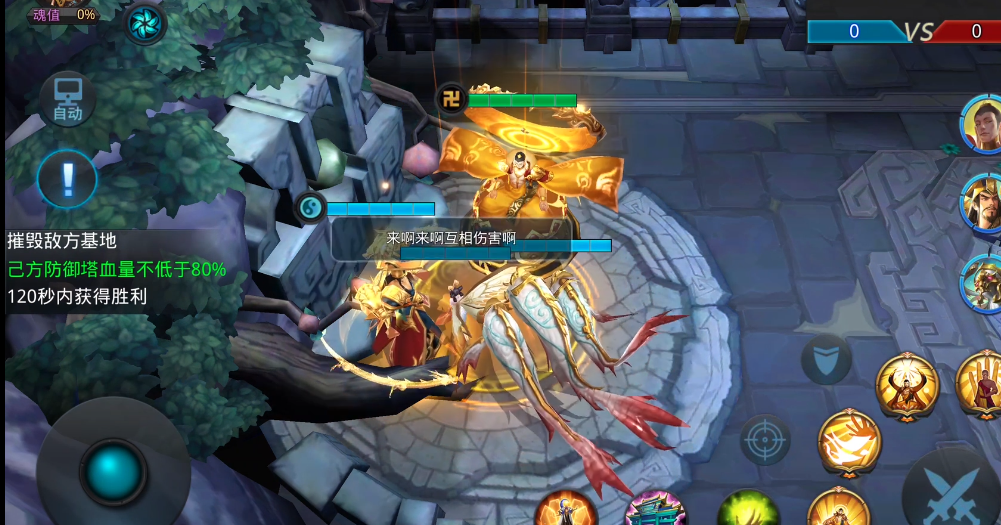
Task: Tap the blue shield button
Action: click(x=826, y=361)
